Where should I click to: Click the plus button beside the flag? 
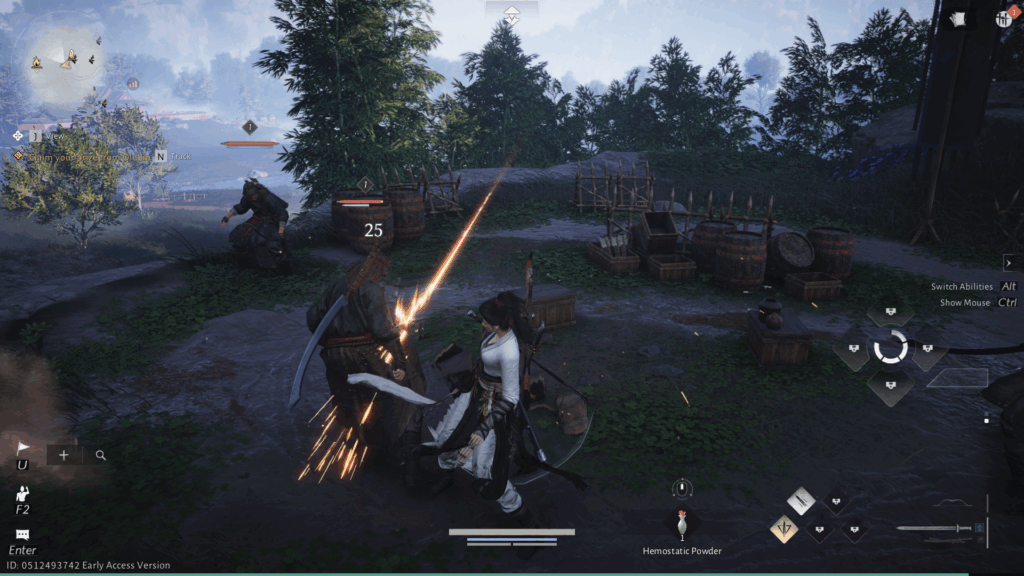(64, 455)
